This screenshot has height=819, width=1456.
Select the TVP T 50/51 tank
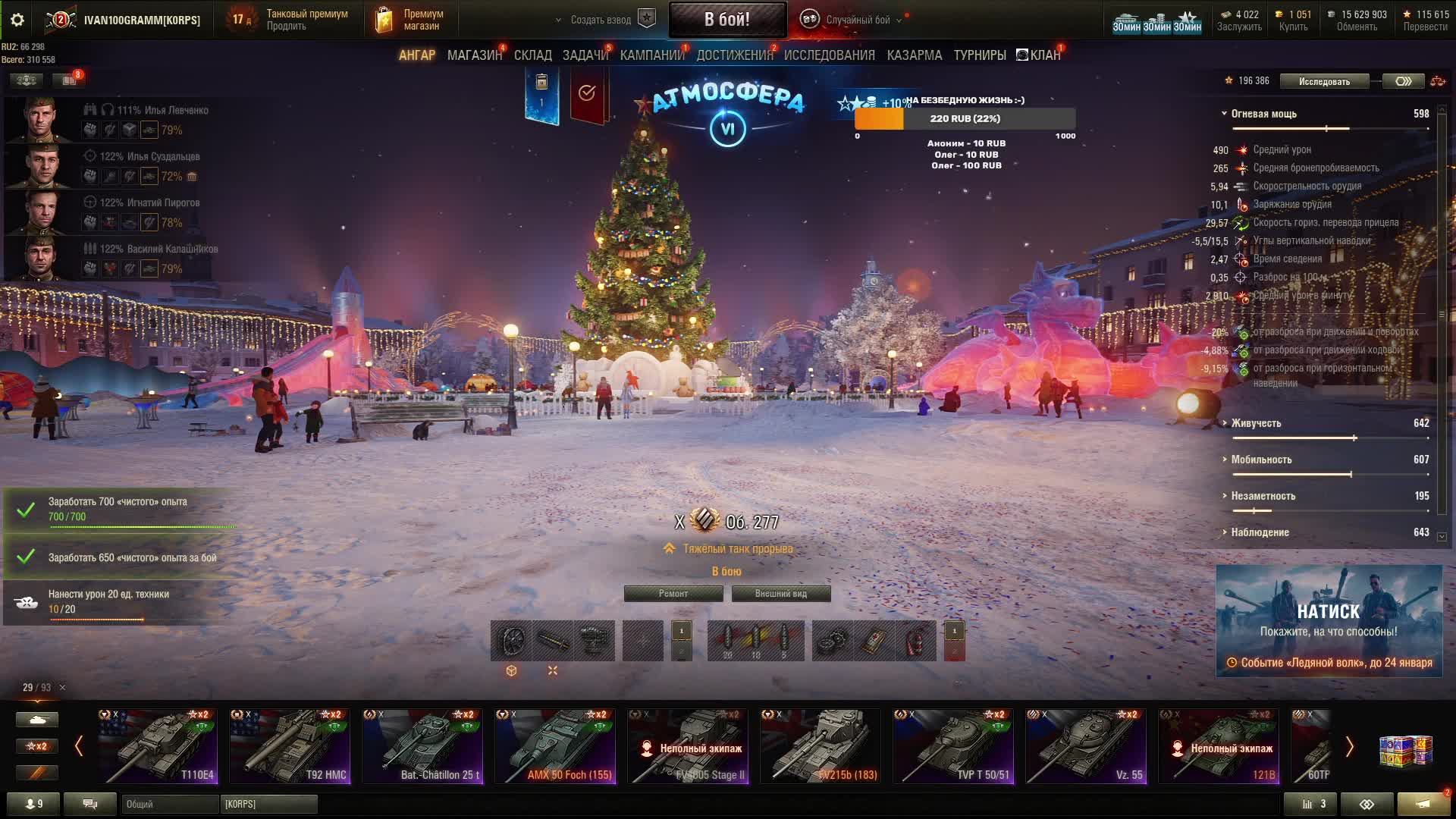(x=953, y=746)
